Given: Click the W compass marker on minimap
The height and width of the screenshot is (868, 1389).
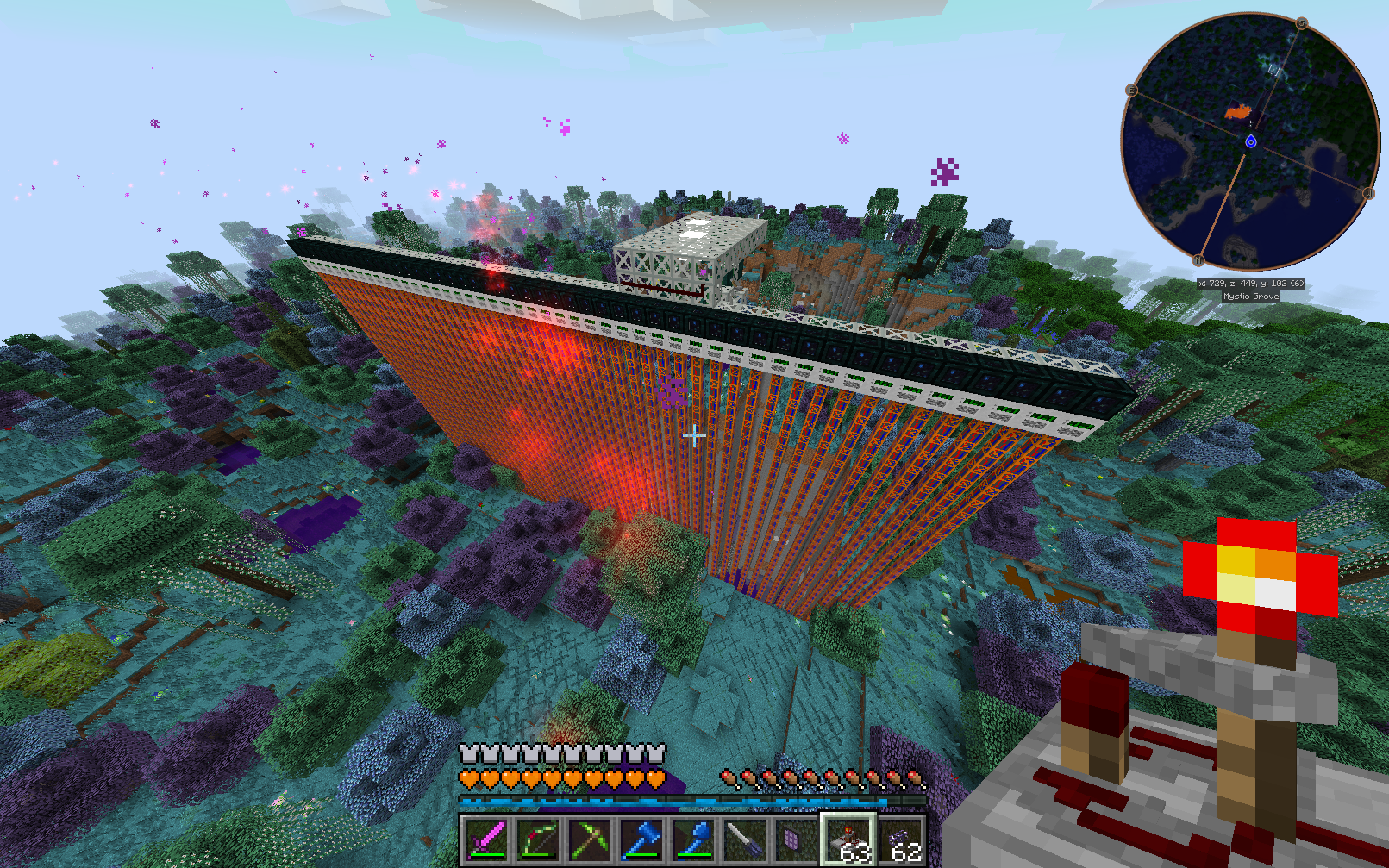Looking at the screenshot, I should point(1368,194).
